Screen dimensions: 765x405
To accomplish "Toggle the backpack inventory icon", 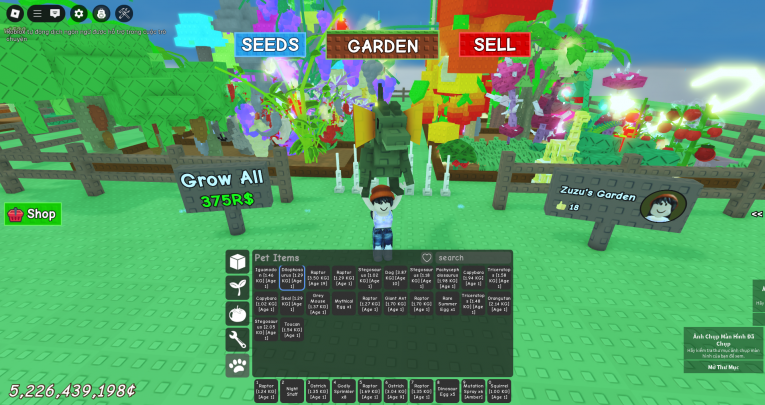I will point(101,13).
